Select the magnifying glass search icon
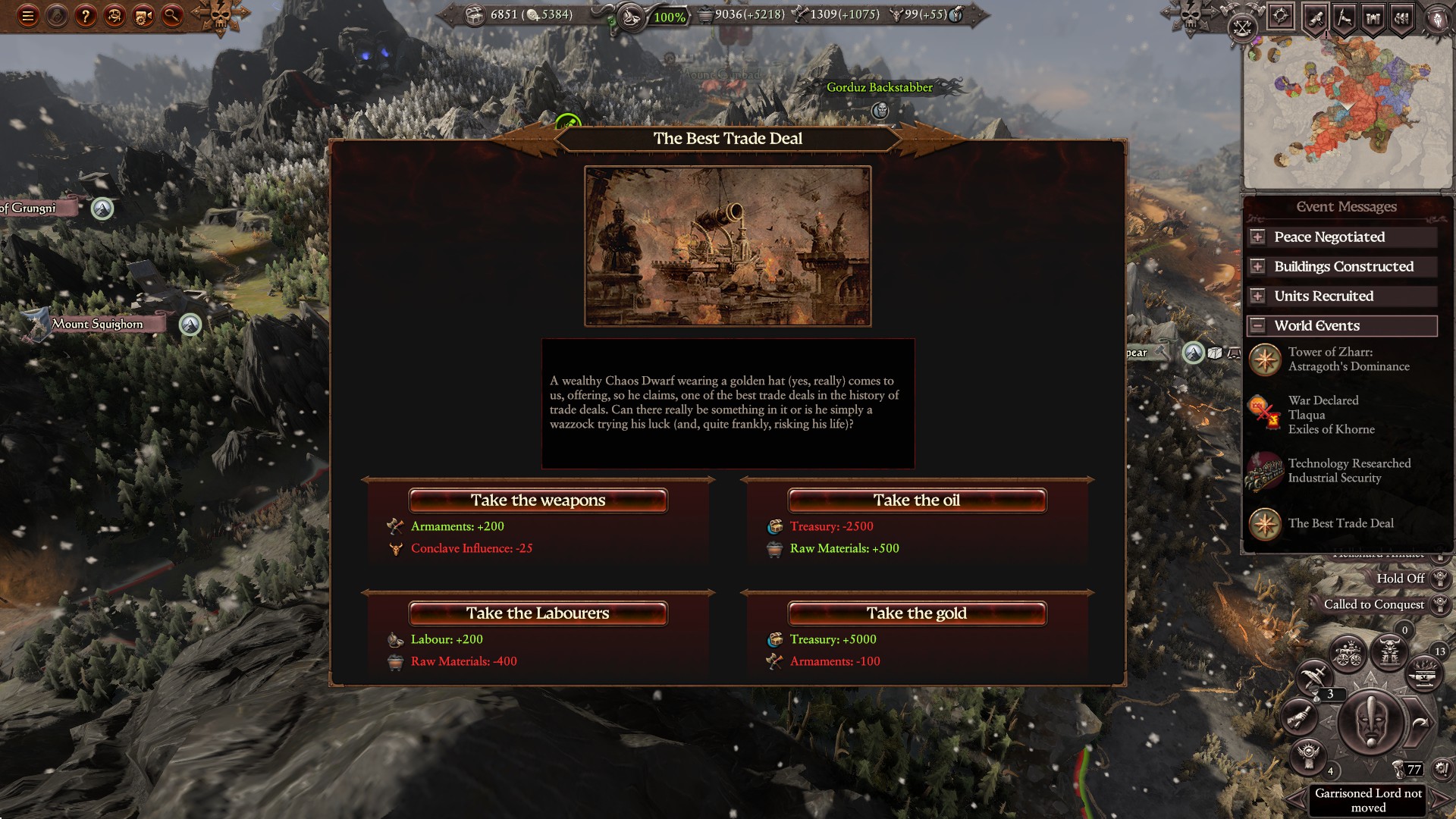The height and width of the screenshot is (819, 1456). (174, 14)
